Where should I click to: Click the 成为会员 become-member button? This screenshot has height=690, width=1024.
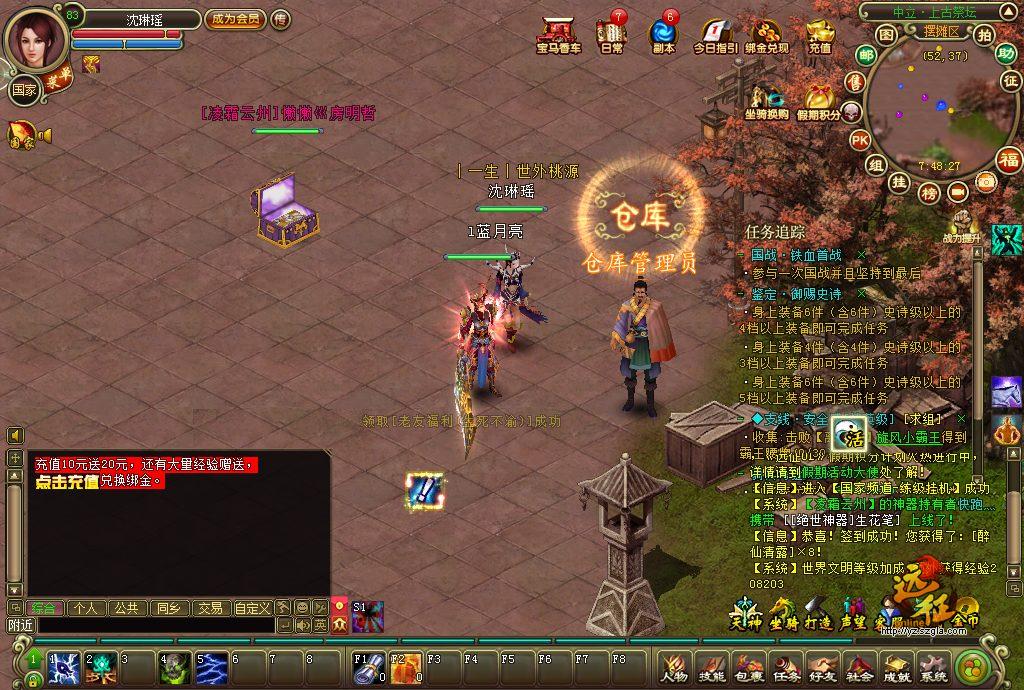(x=234, y=19)
